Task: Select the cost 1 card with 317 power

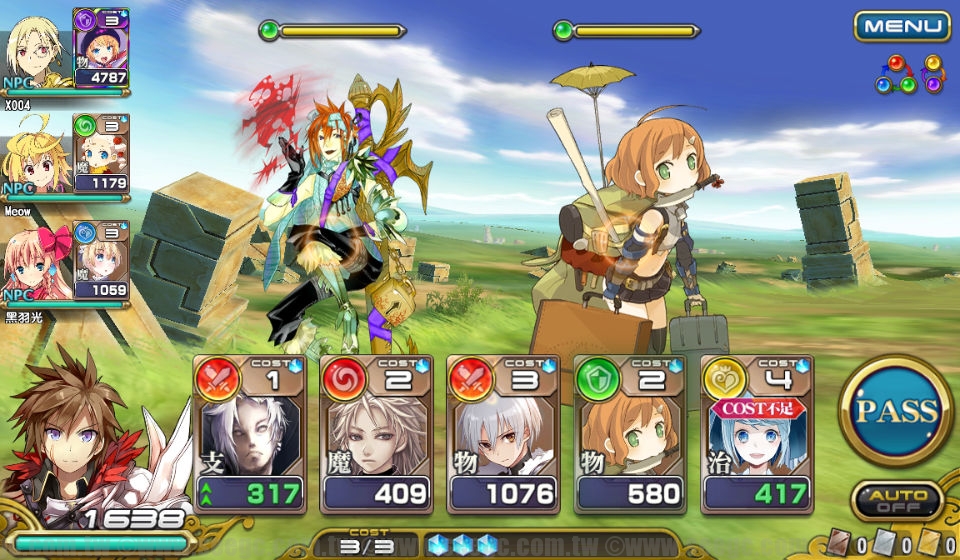Action: pyautogui.click(x=248, y=435)
